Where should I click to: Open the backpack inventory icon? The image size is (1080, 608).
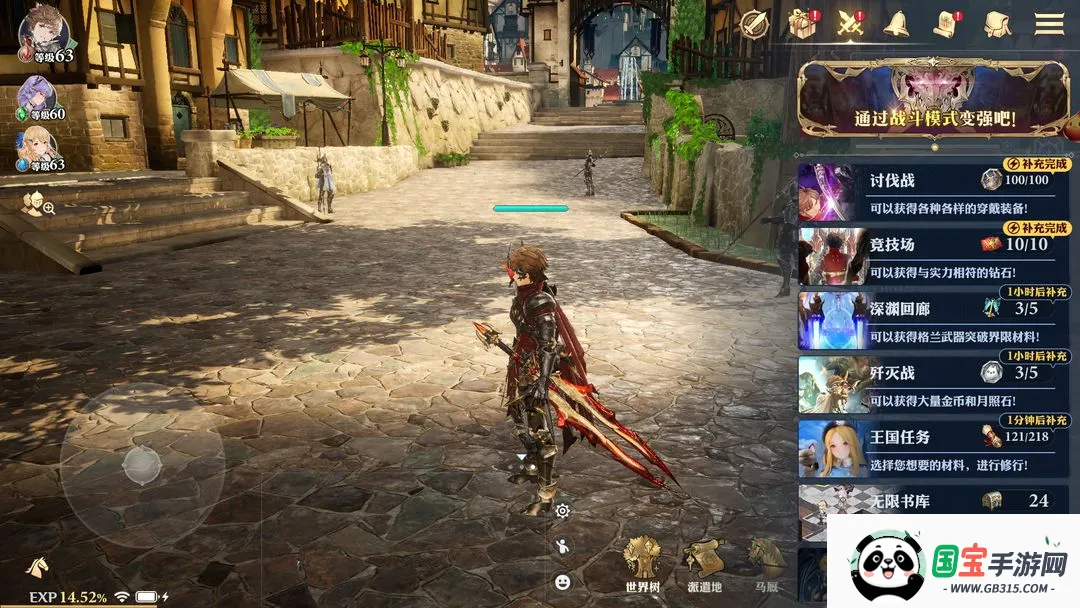pos(997,23)
